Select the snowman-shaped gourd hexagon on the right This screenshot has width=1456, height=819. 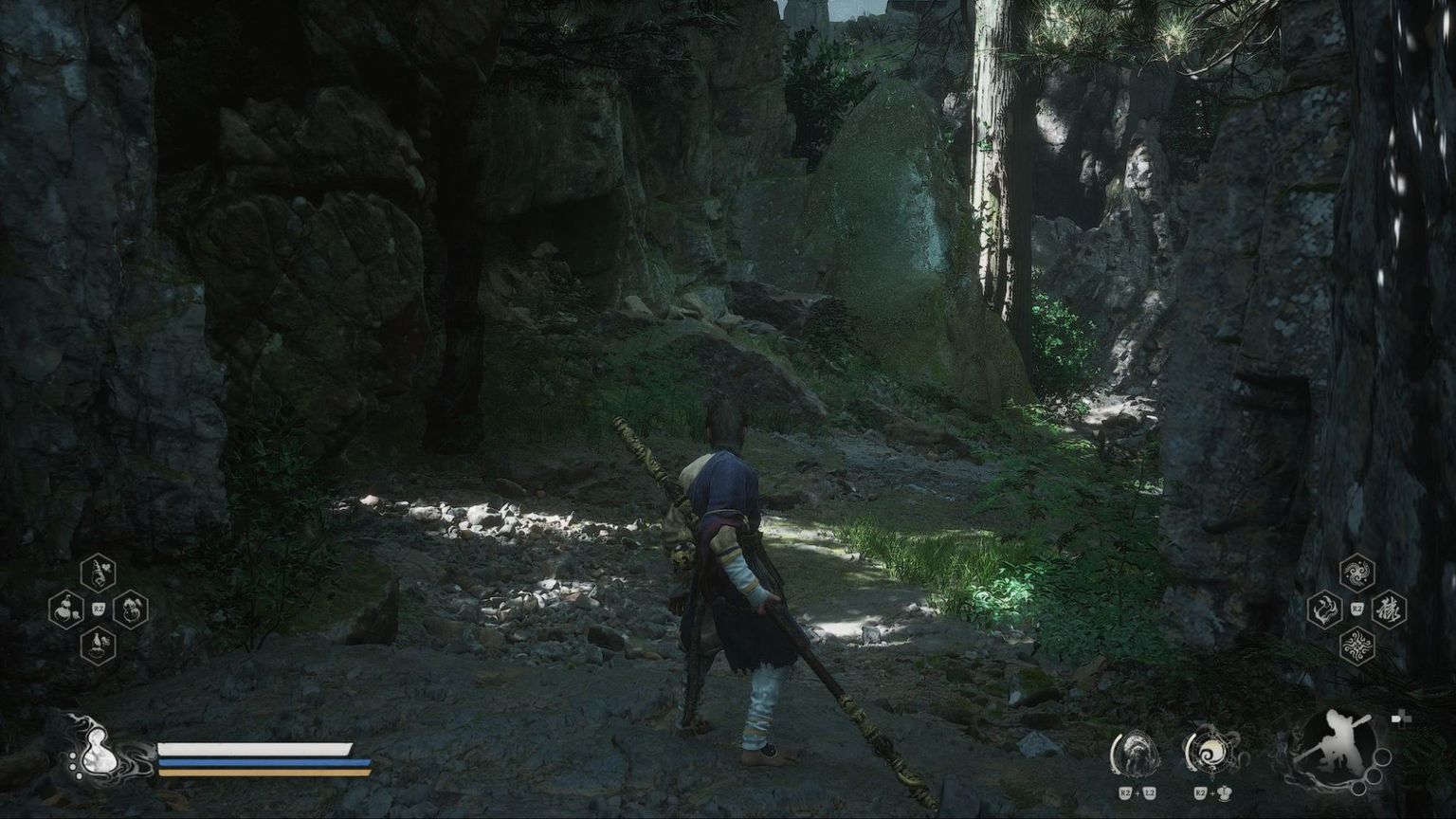(x=133, y=608)
